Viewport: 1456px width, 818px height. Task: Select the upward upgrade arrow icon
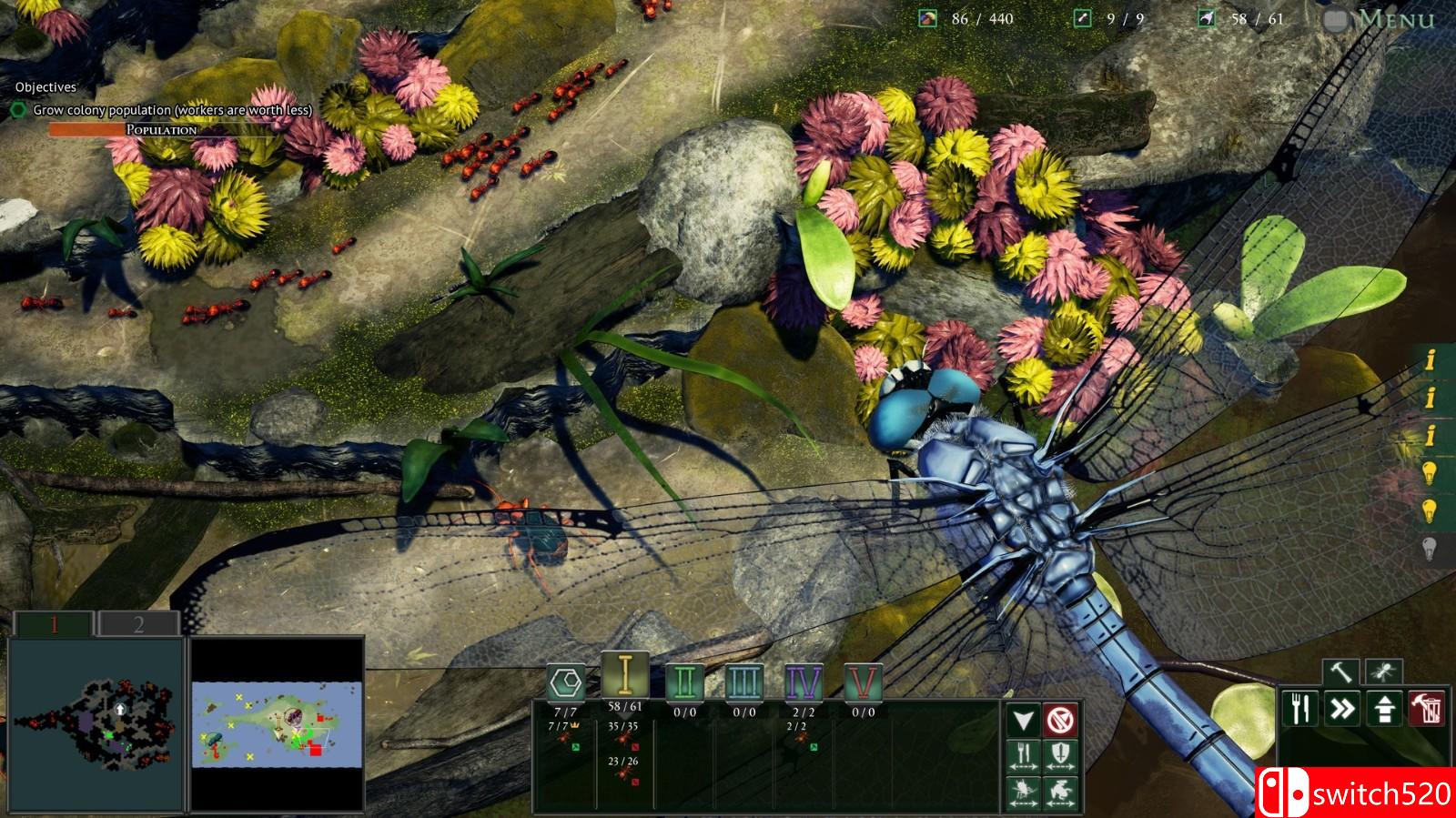[1383, 708]
